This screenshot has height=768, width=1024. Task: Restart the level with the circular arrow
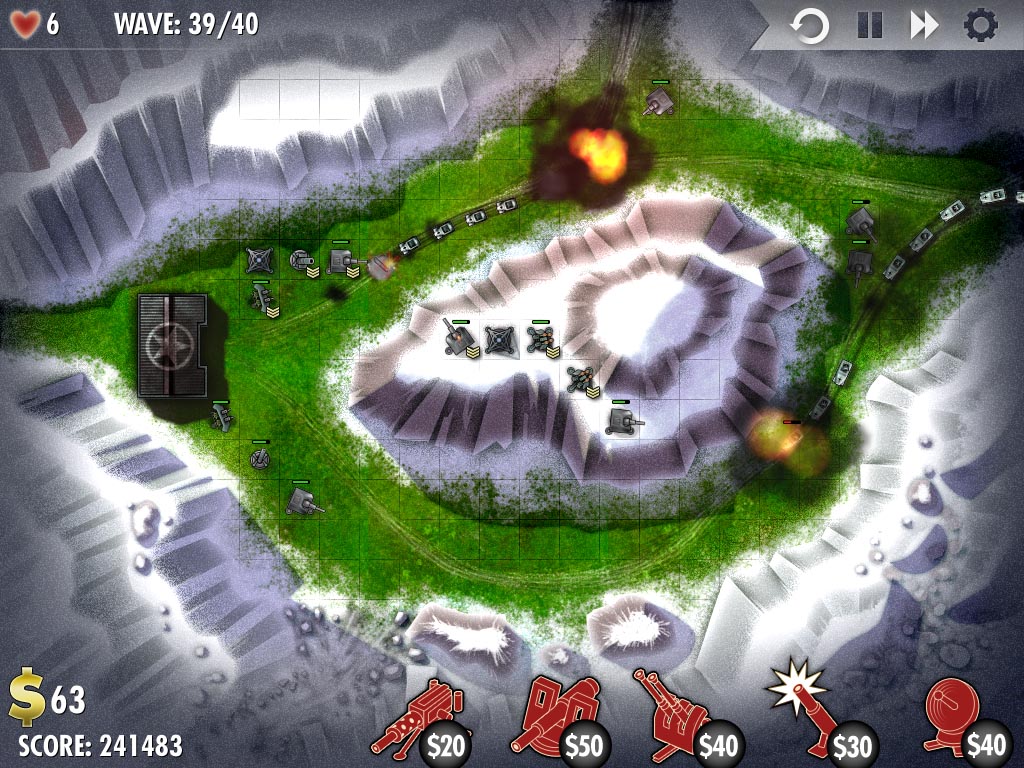809,25
